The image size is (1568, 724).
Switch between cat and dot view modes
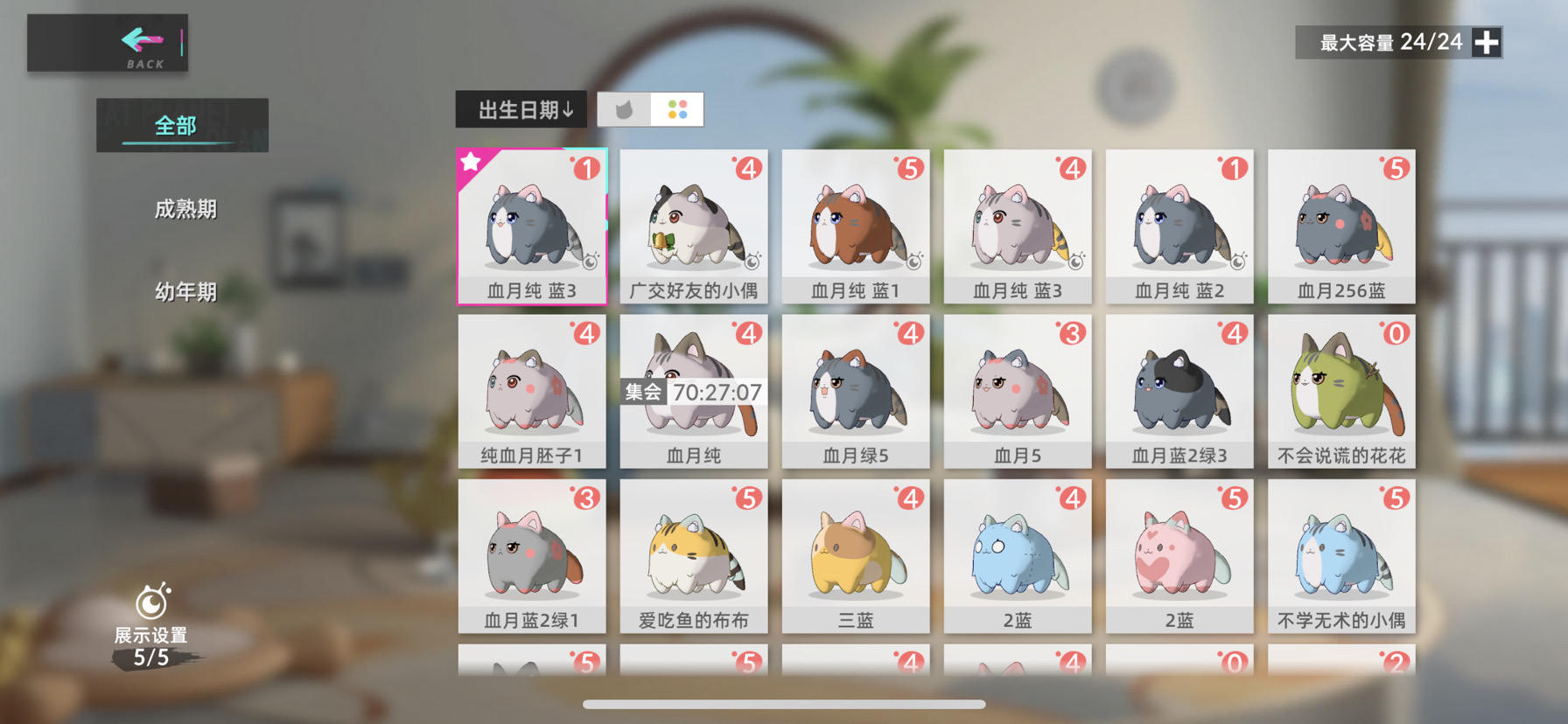pos(649,108)
